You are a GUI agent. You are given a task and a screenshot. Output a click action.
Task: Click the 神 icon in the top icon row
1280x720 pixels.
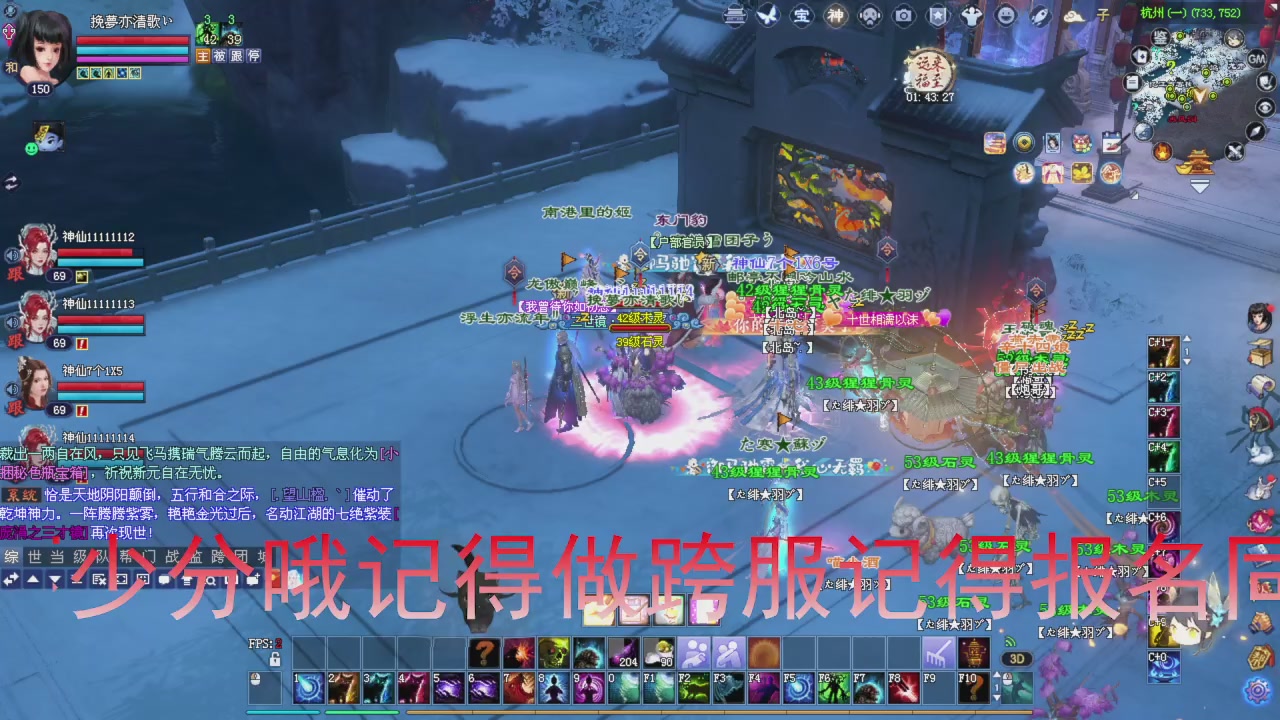click(x=835, y=14)
